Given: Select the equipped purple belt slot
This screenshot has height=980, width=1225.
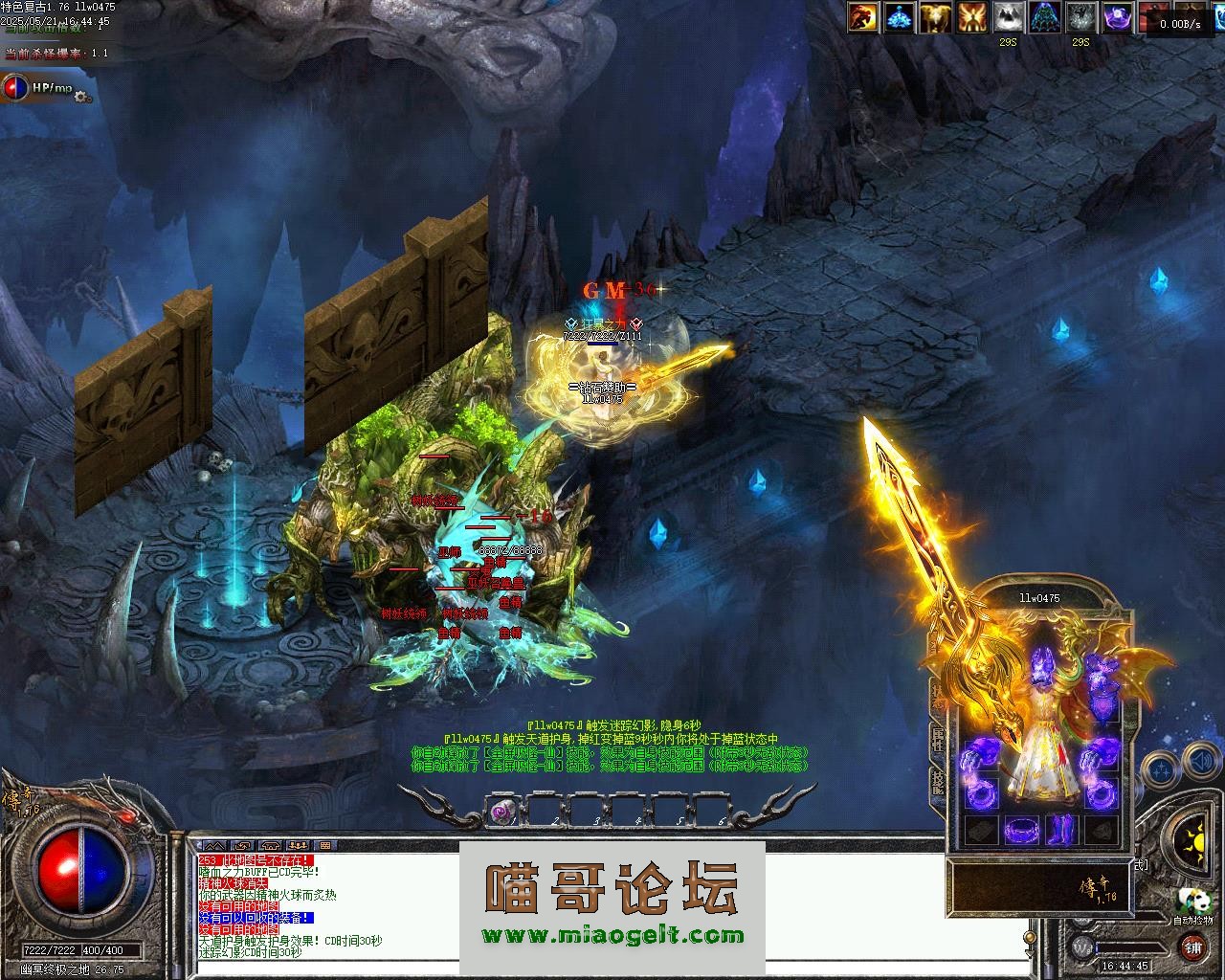Looking at the screenshot, I should click(1022, 830).
